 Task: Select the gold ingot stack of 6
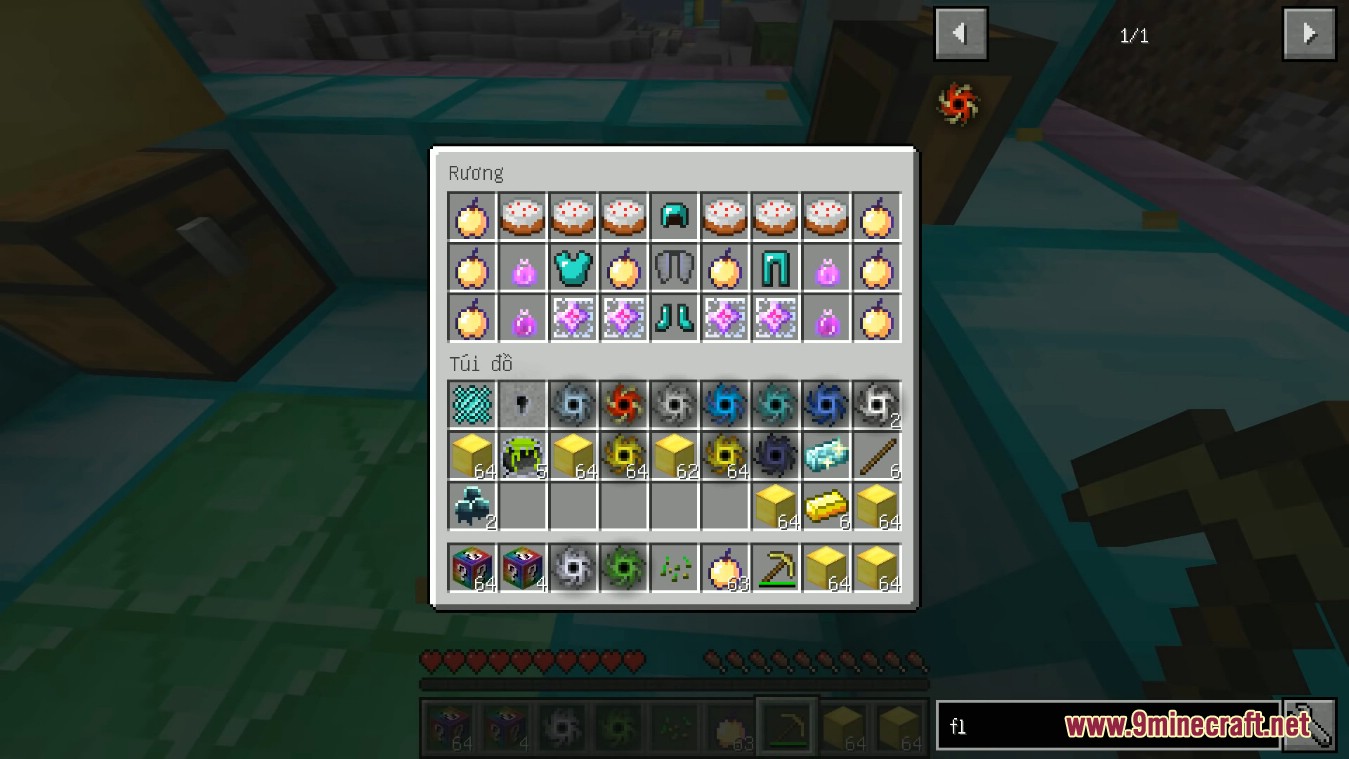(x=826, y=506)
